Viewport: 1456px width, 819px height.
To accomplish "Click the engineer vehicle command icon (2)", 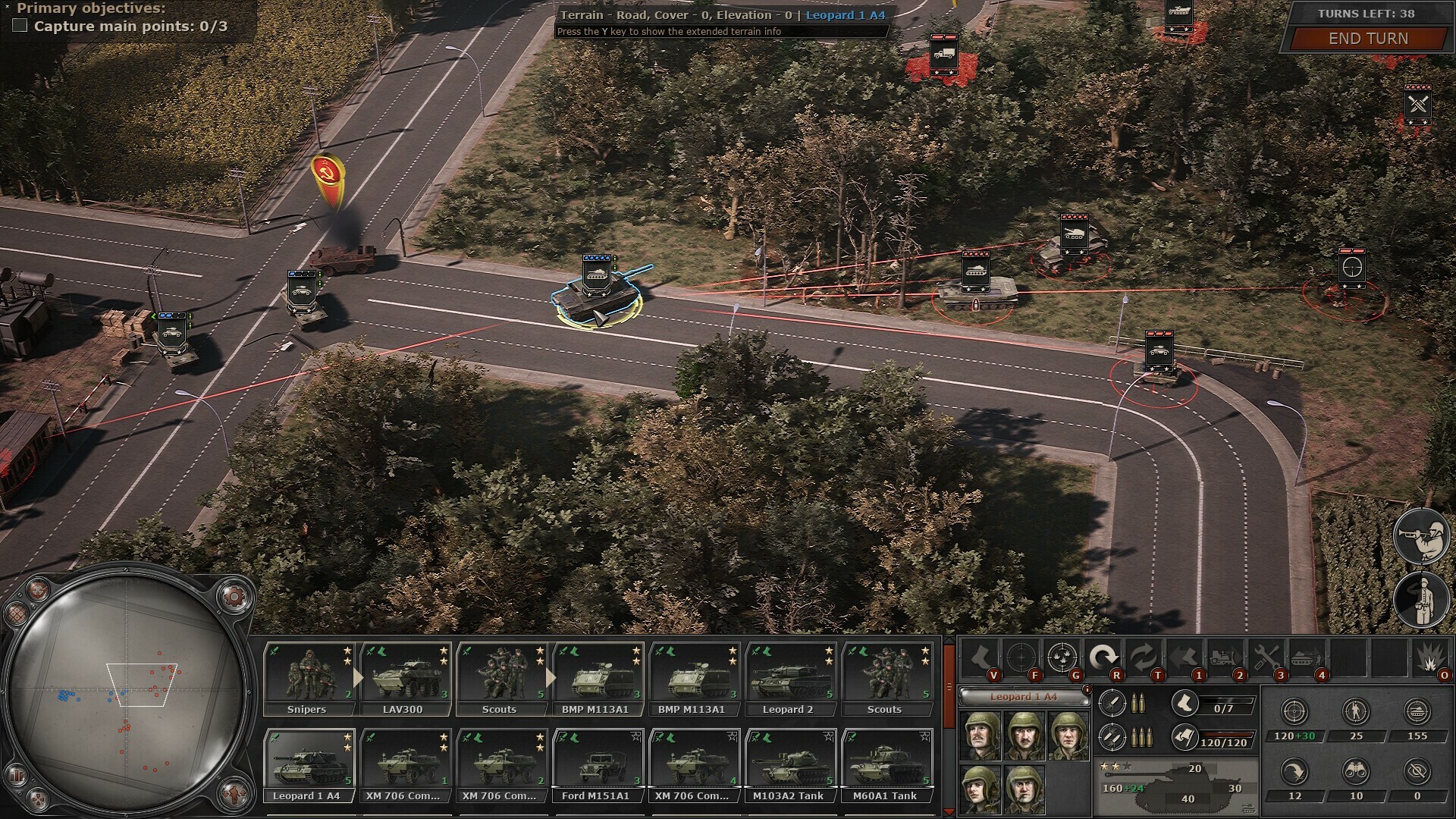I will (x=1224, y=657).
